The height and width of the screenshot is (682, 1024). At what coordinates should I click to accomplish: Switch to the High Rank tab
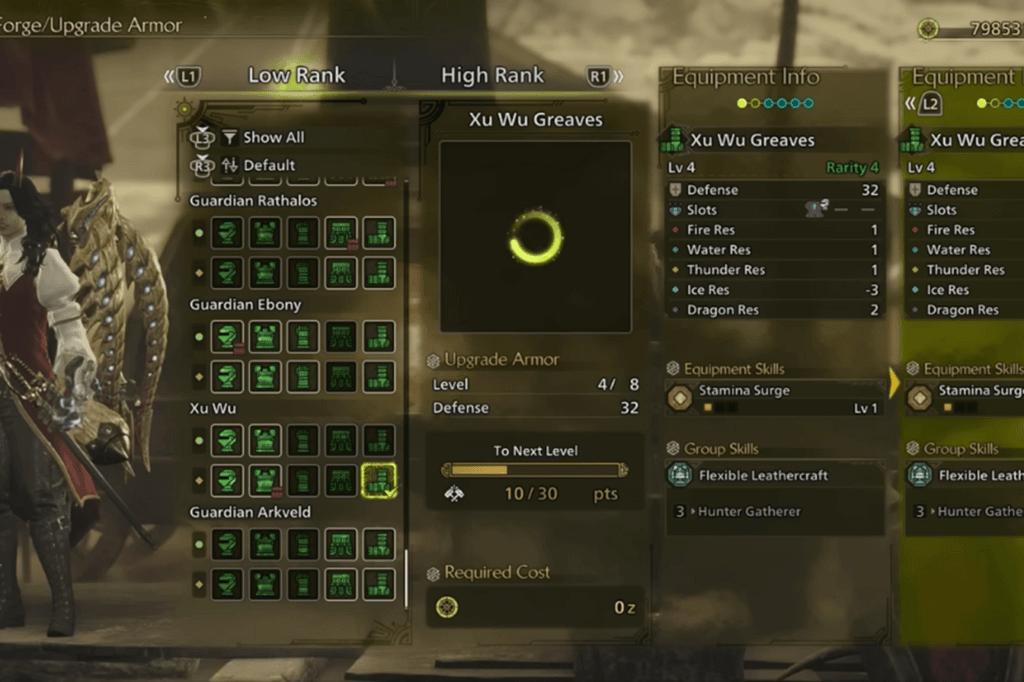point(492,75)
